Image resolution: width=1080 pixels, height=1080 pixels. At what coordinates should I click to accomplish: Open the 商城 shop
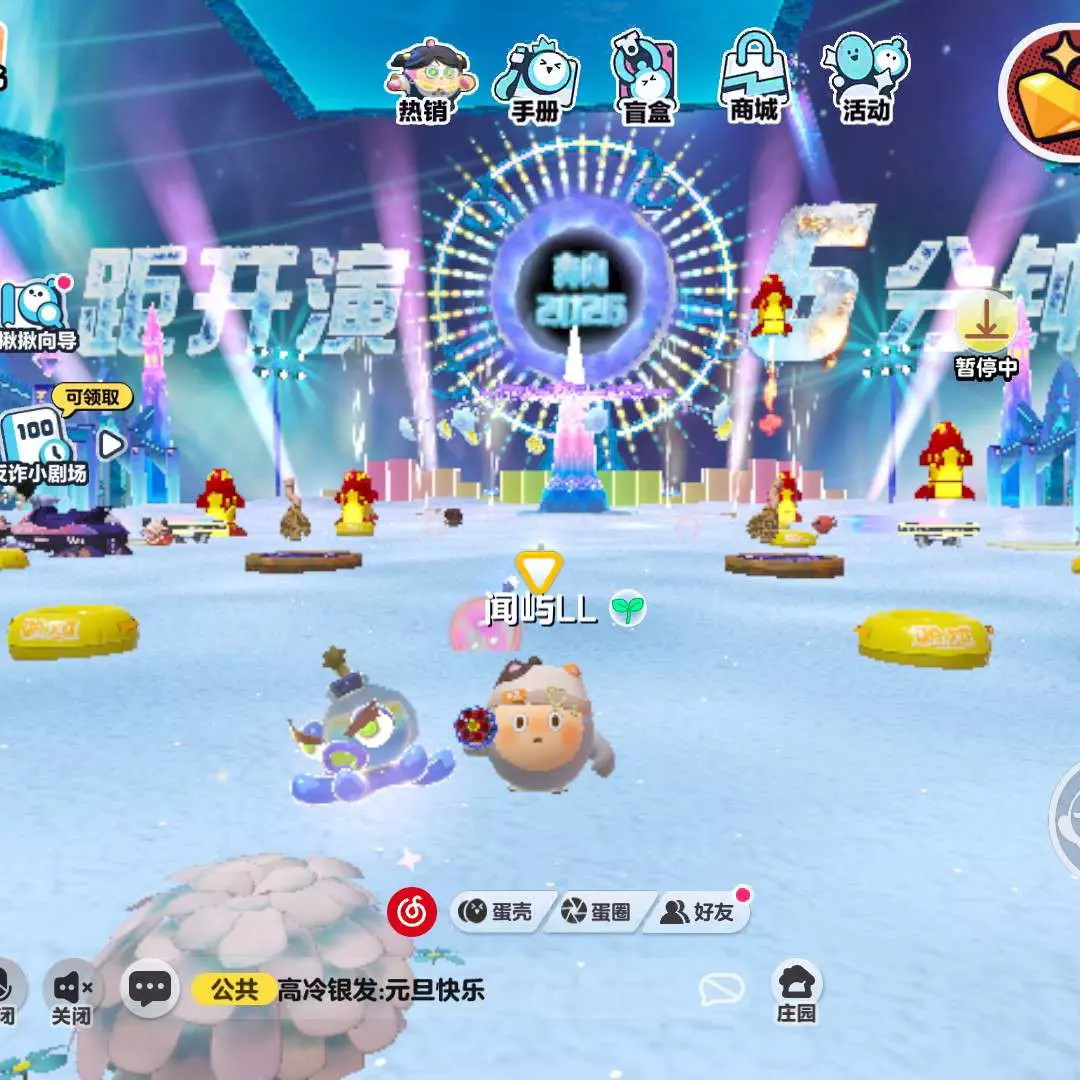[754, 80]
